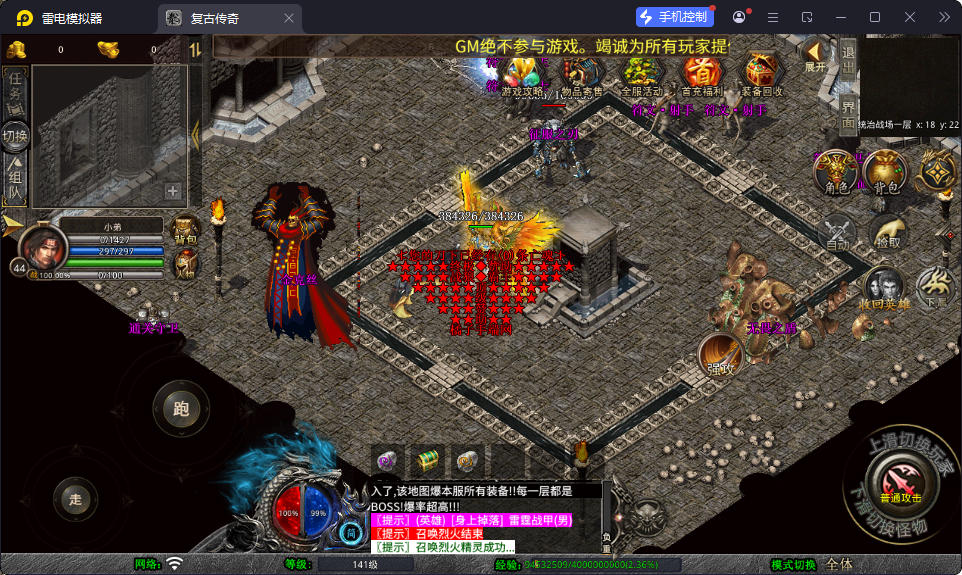The height and width of the screenshot is (575, 962).
Task: Click the minimap's plus zoom button
Action: pos(173,191)
